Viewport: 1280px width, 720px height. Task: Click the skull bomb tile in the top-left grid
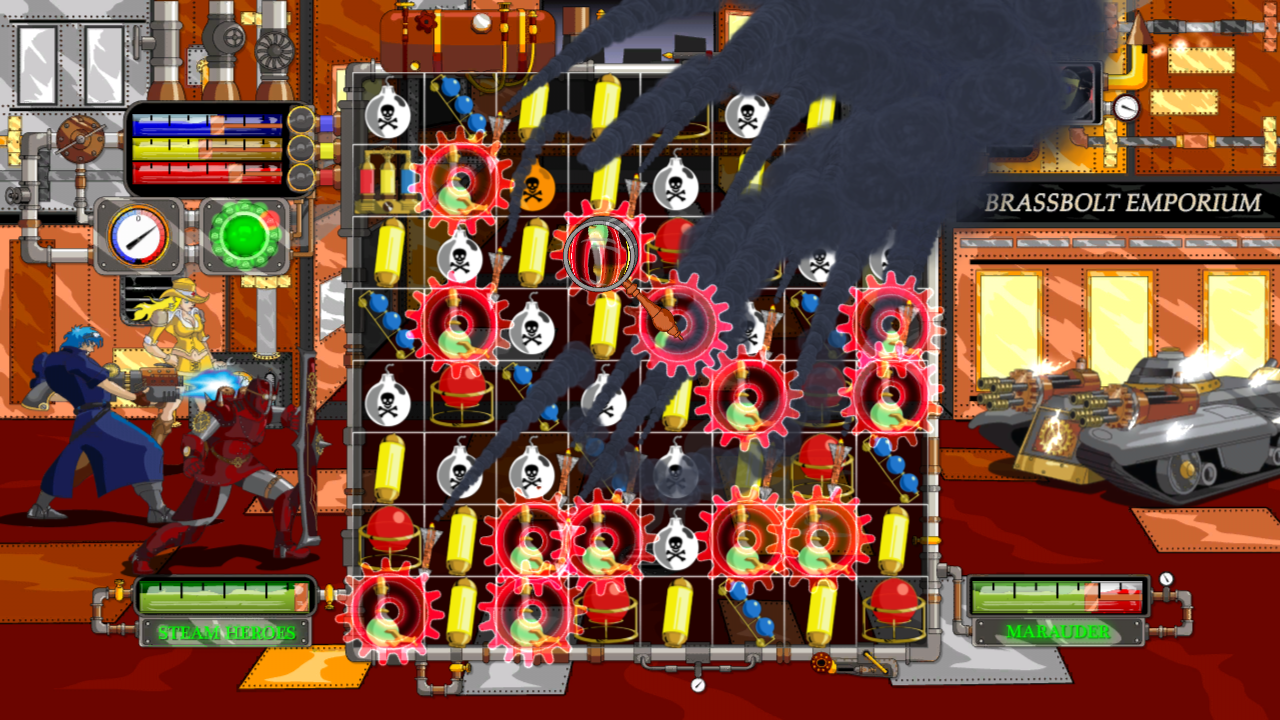click(386, 113)
